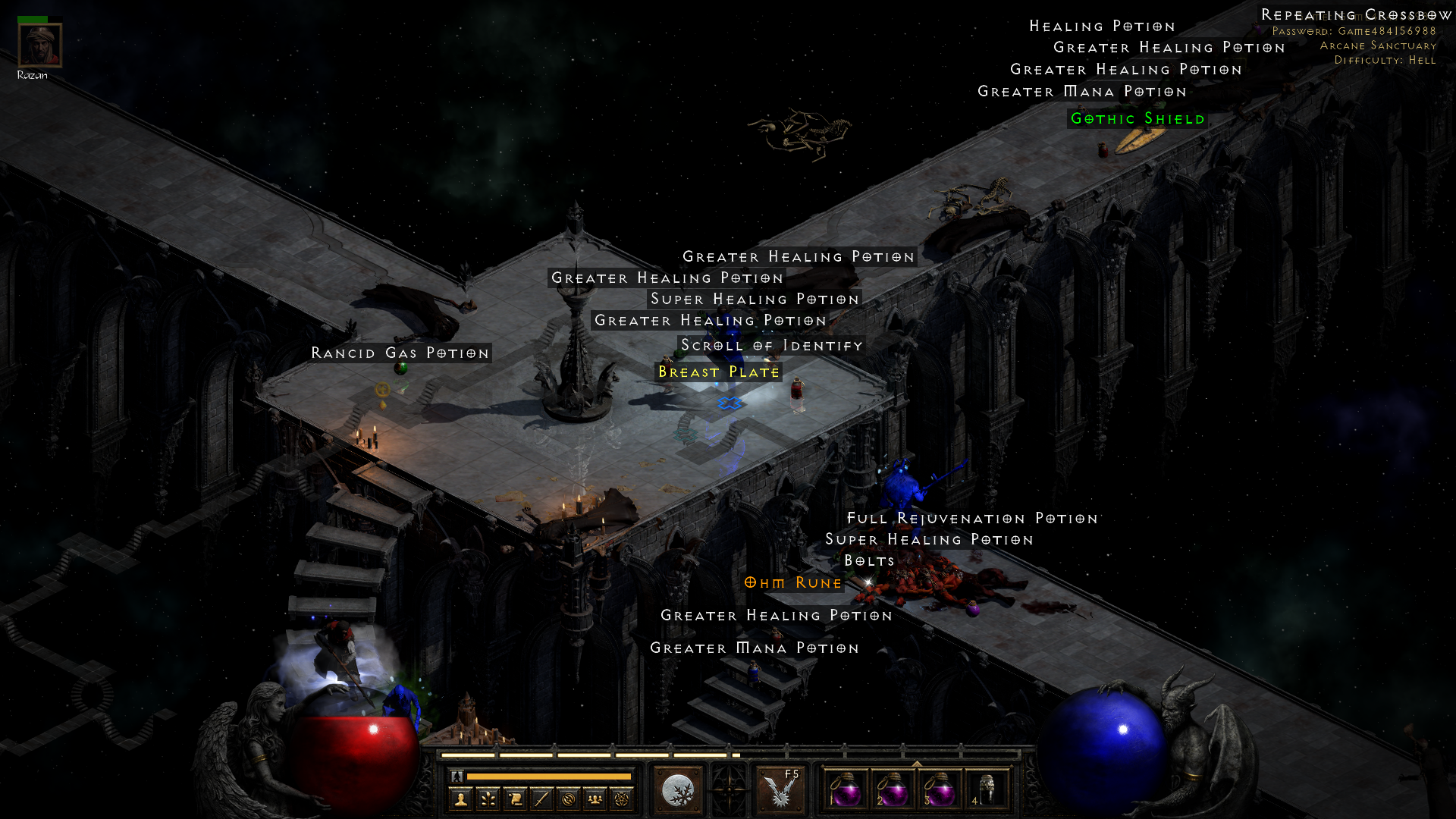Expand the belt with the small arrow
Viewport: 1456px width, 819px height.
tap(917, 764)
